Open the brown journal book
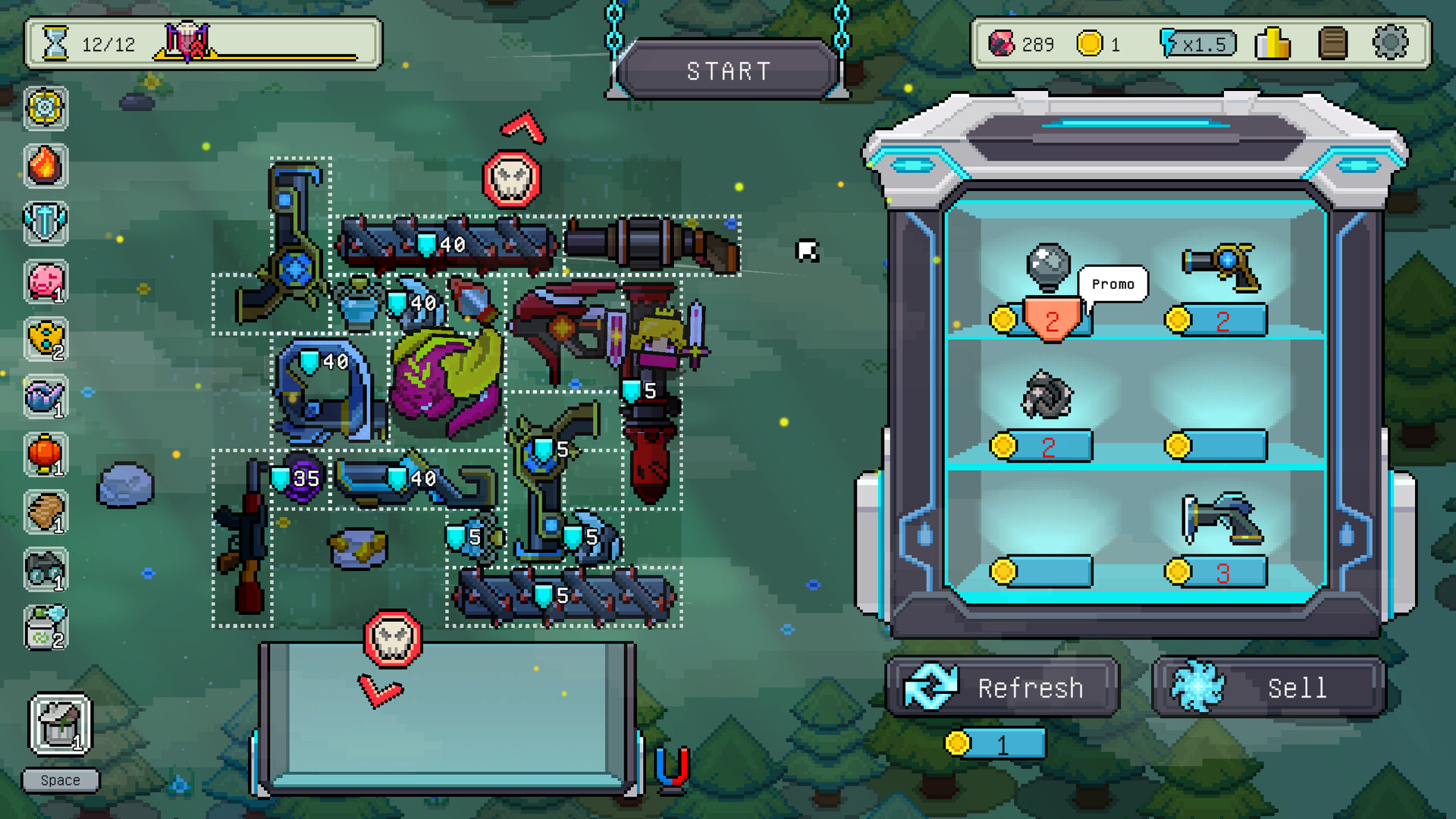1456x819 pixels. [1332, 43]
